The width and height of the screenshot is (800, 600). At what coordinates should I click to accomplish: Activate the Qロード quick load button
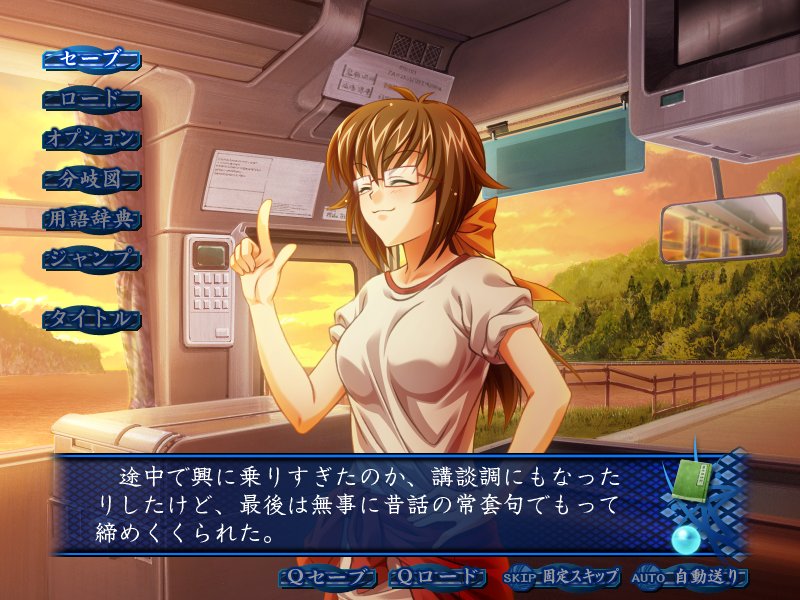(438, 577)
